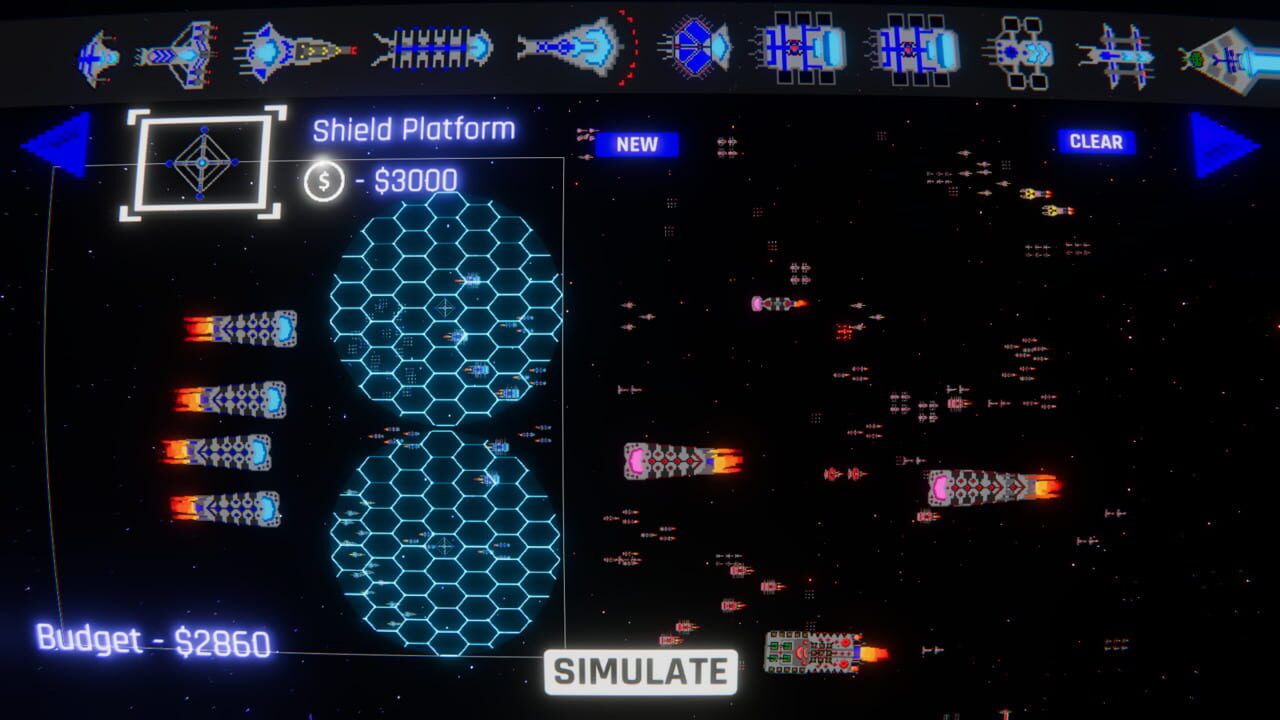Click the dollar coin next to $3000
The width and height of the screenshot is (1280, 720).
tap(322, 180)
